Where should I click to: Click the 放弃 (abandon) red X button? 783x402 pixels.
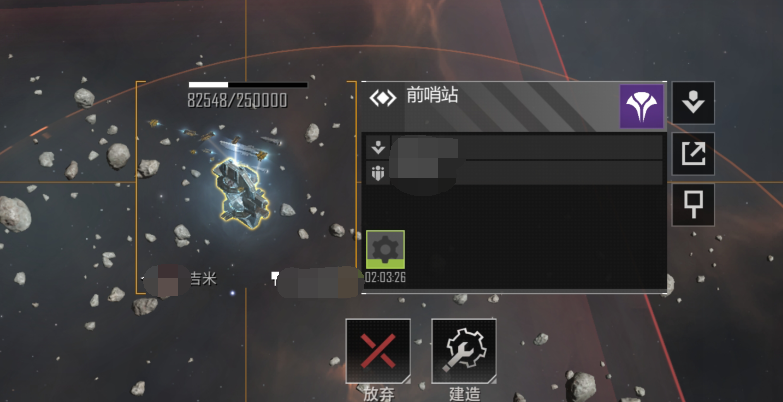tap(378, 351)
